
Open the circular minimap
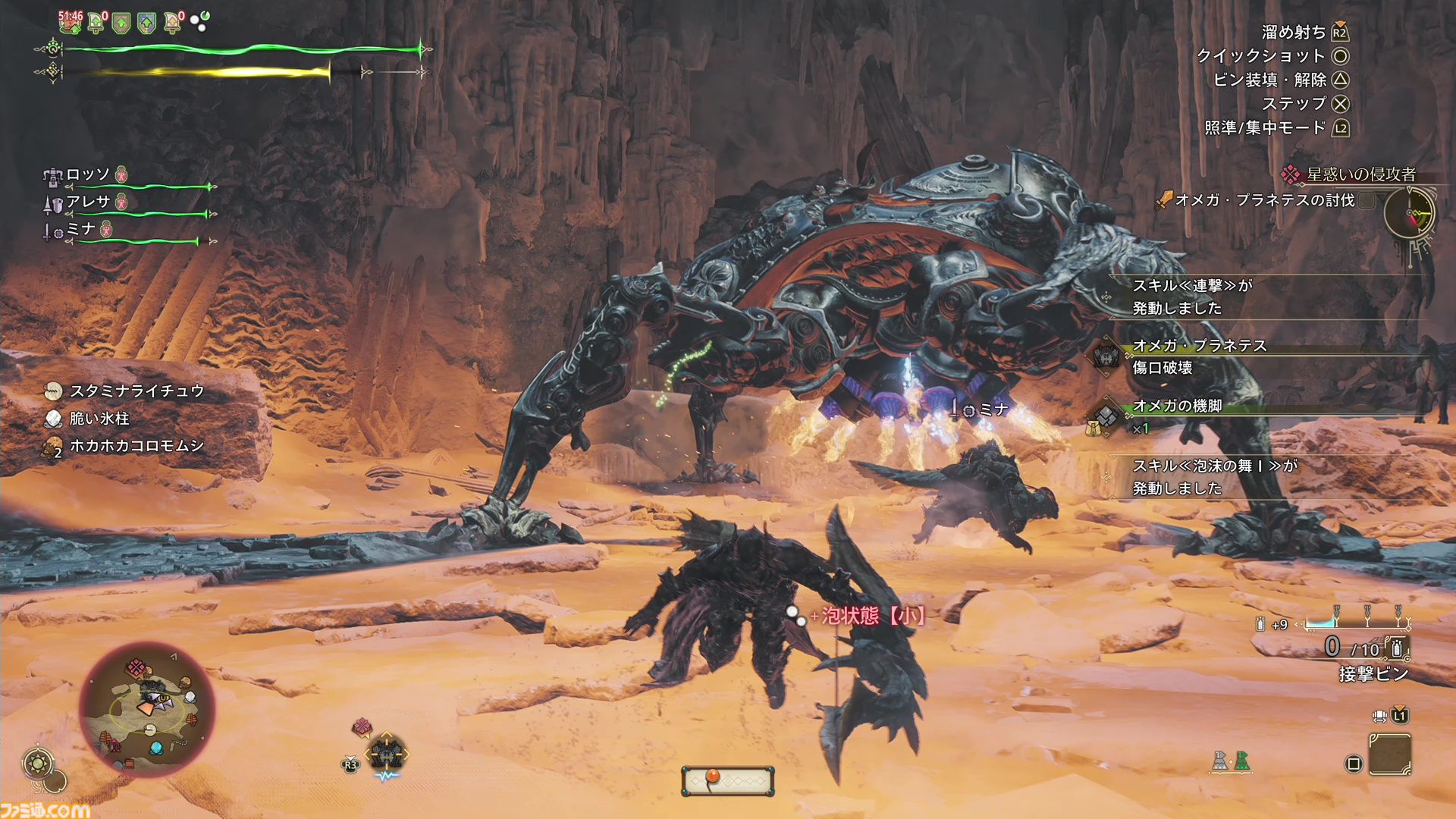pyautogui.click(x=147, y=709)
